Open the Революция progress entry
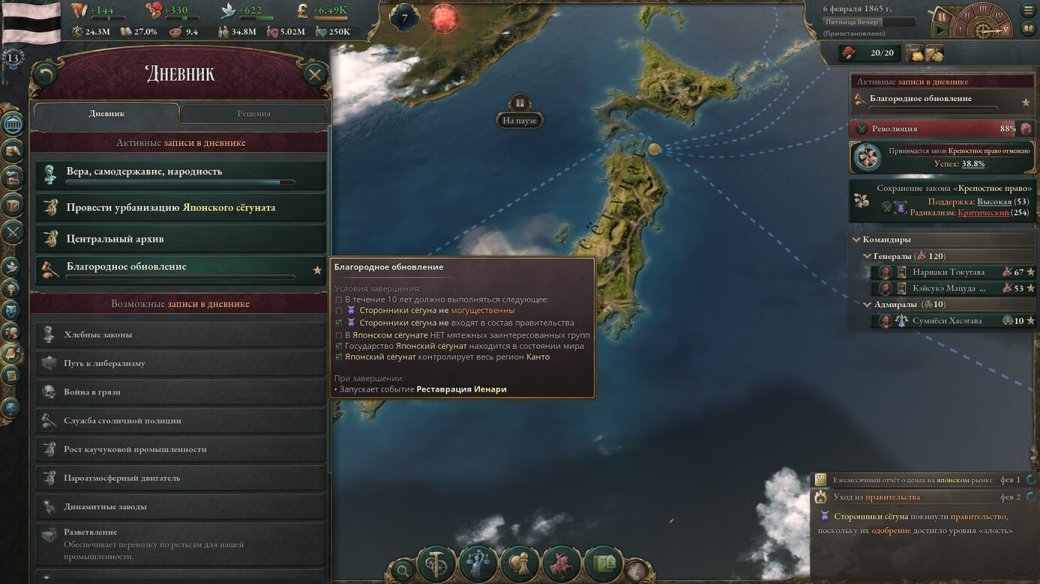 point(940,129)
